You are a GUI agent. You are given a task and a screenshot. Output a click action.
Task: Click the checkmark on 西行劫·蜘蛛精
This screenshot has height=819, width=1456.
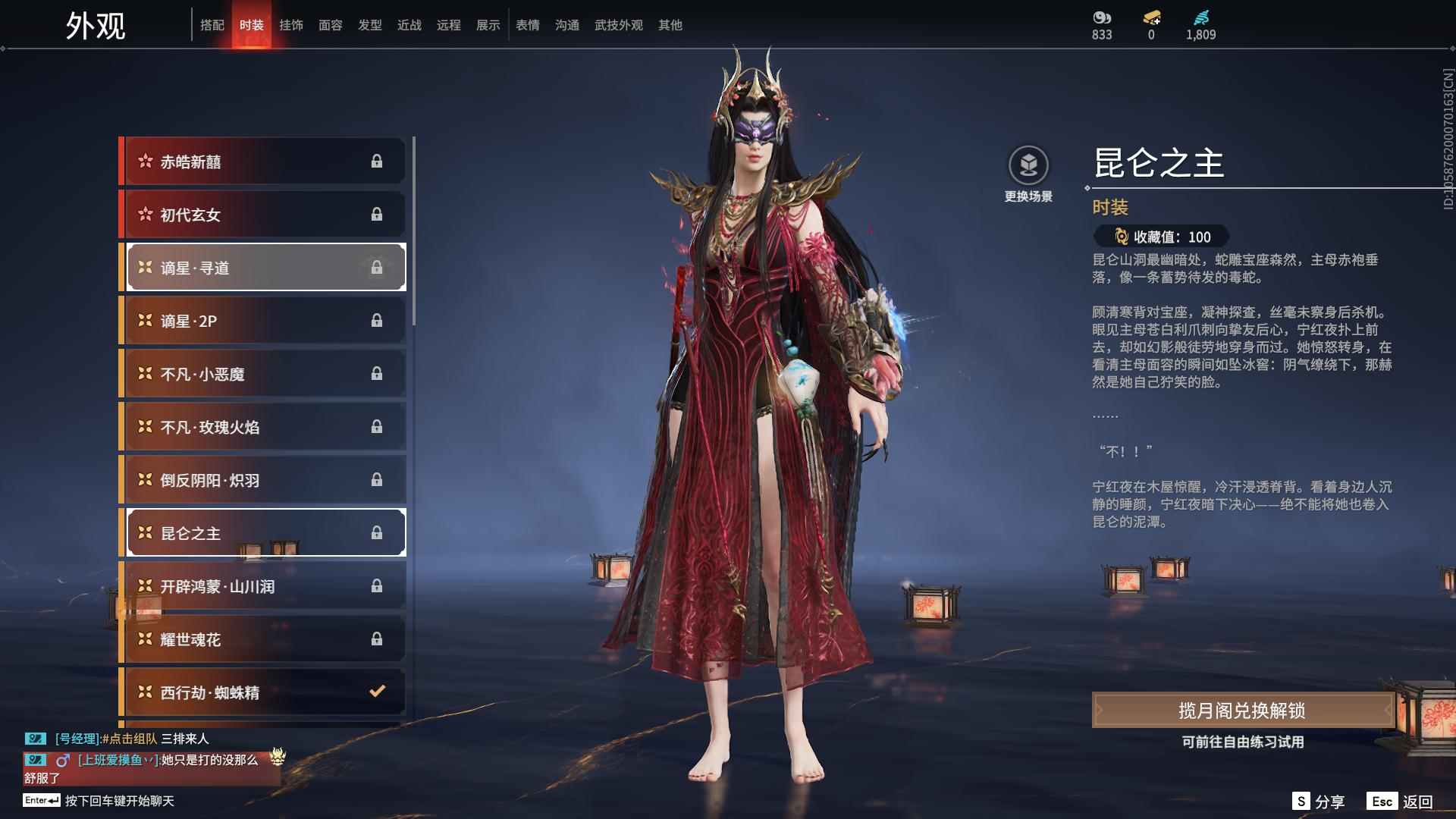tap(375, 692)
